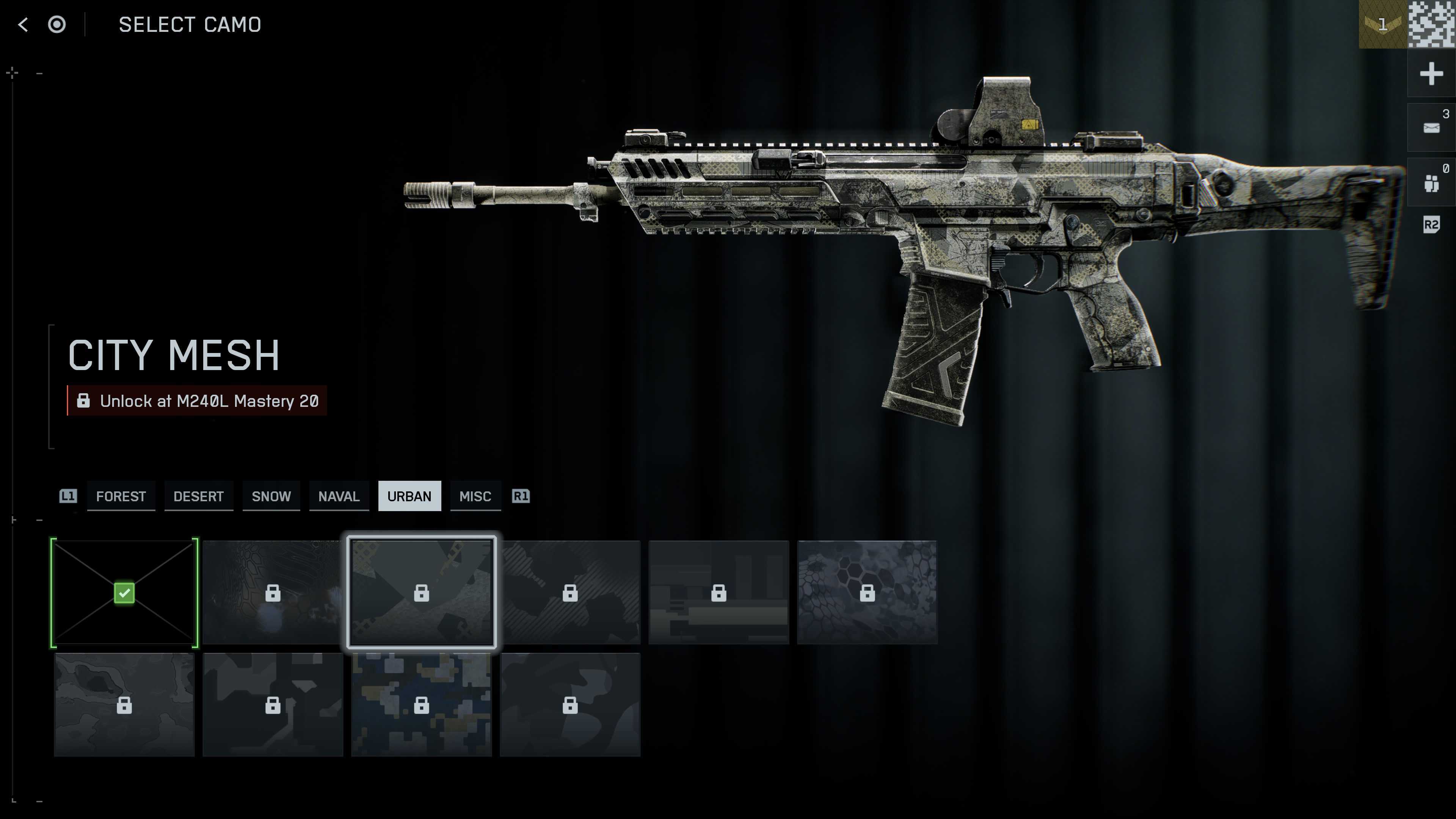Click the R2 inspect icon on the right
Viewport: 1456px width, 819px height.
(1431, 225)
